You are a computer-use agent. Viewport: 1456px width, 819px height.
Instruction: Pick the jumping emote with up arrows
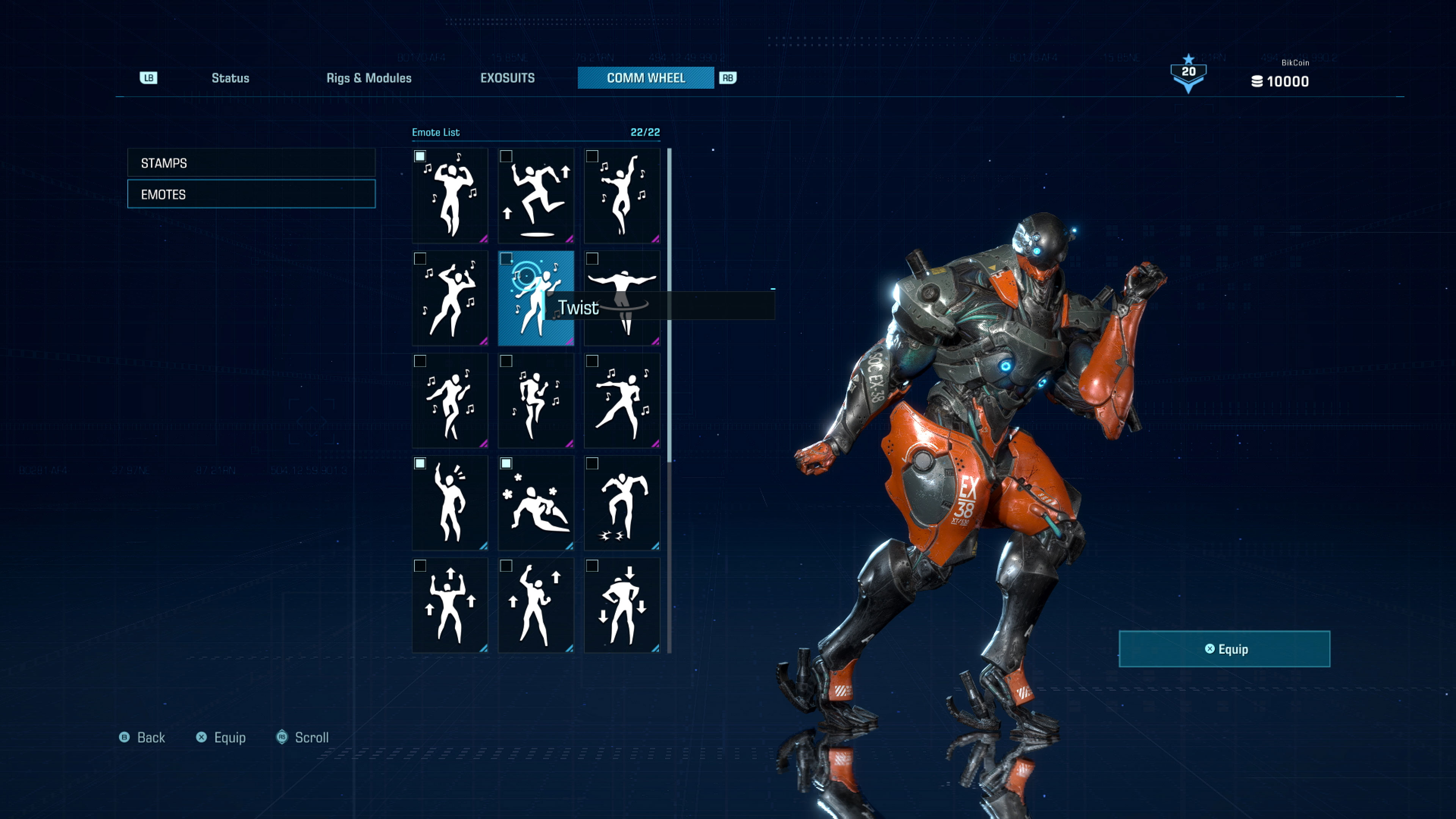(536, 196)
